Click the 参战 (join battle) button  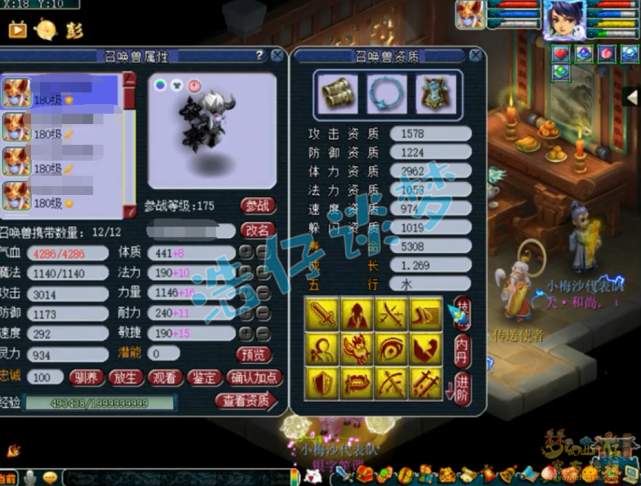coord(259,206)
